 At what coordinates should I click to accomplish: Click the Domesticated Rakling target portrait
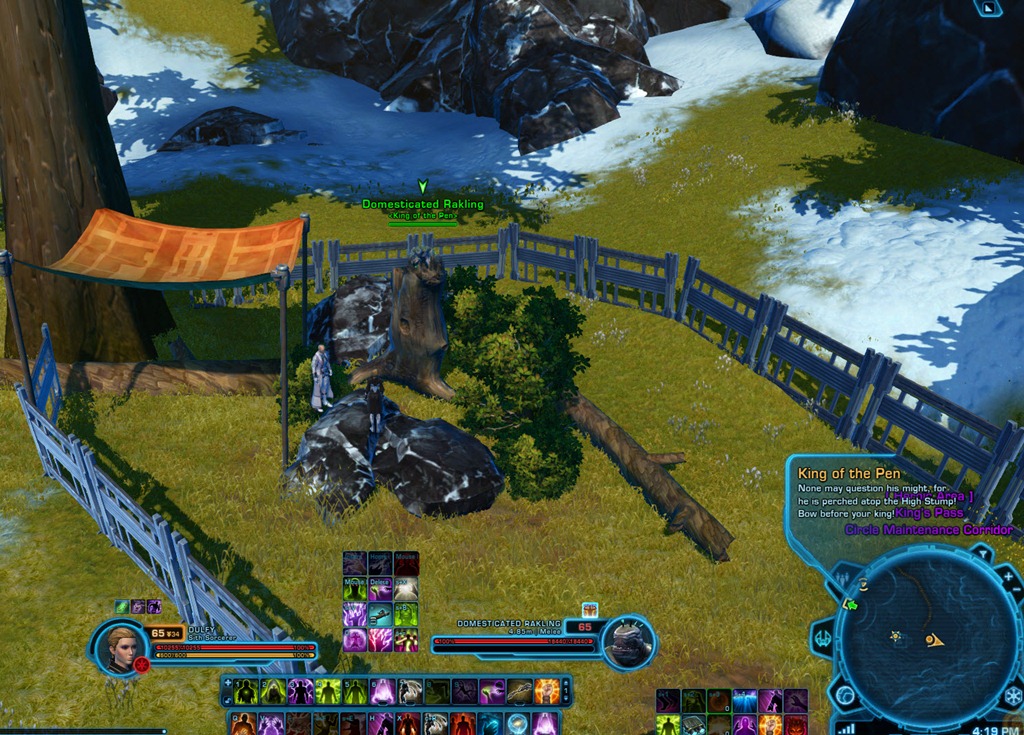coord(630,643)
